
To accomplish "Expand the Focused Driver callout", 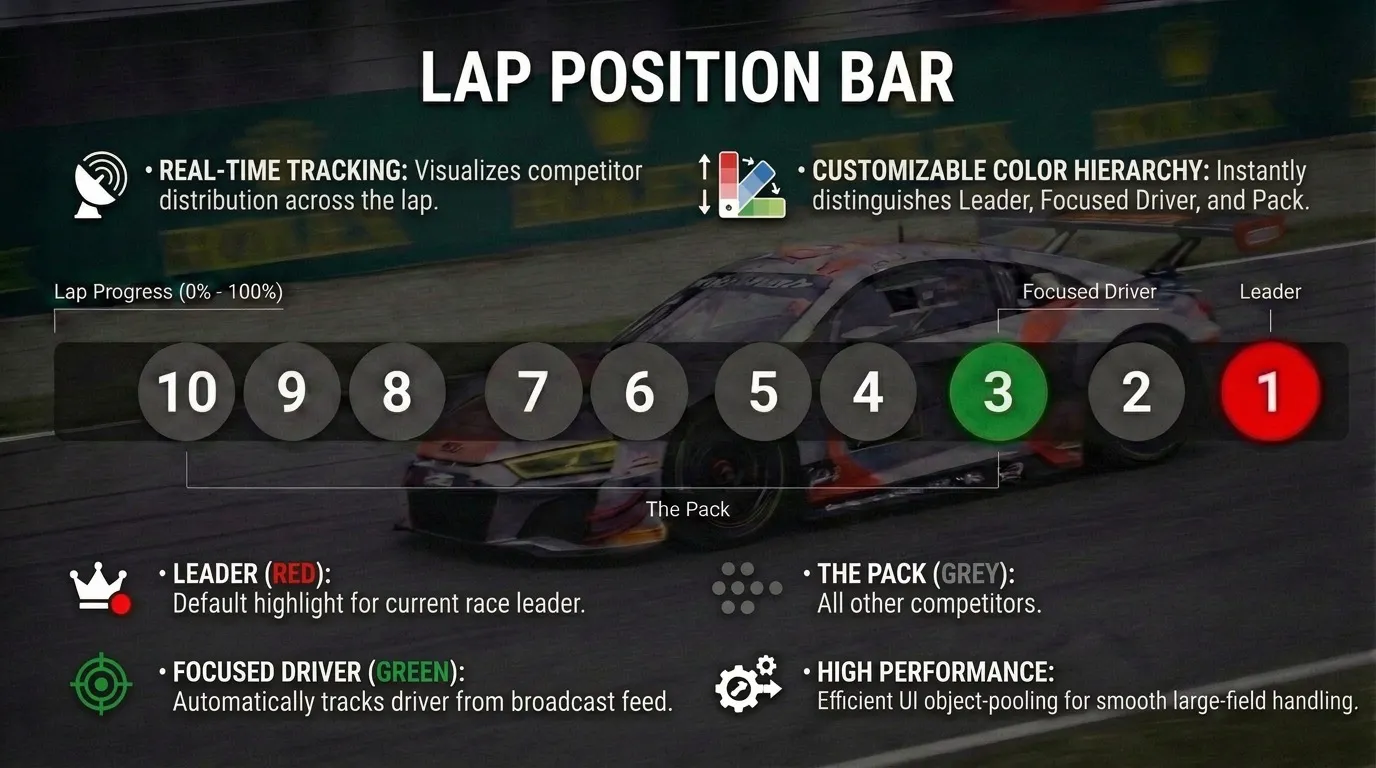I will click(1088, 292).
